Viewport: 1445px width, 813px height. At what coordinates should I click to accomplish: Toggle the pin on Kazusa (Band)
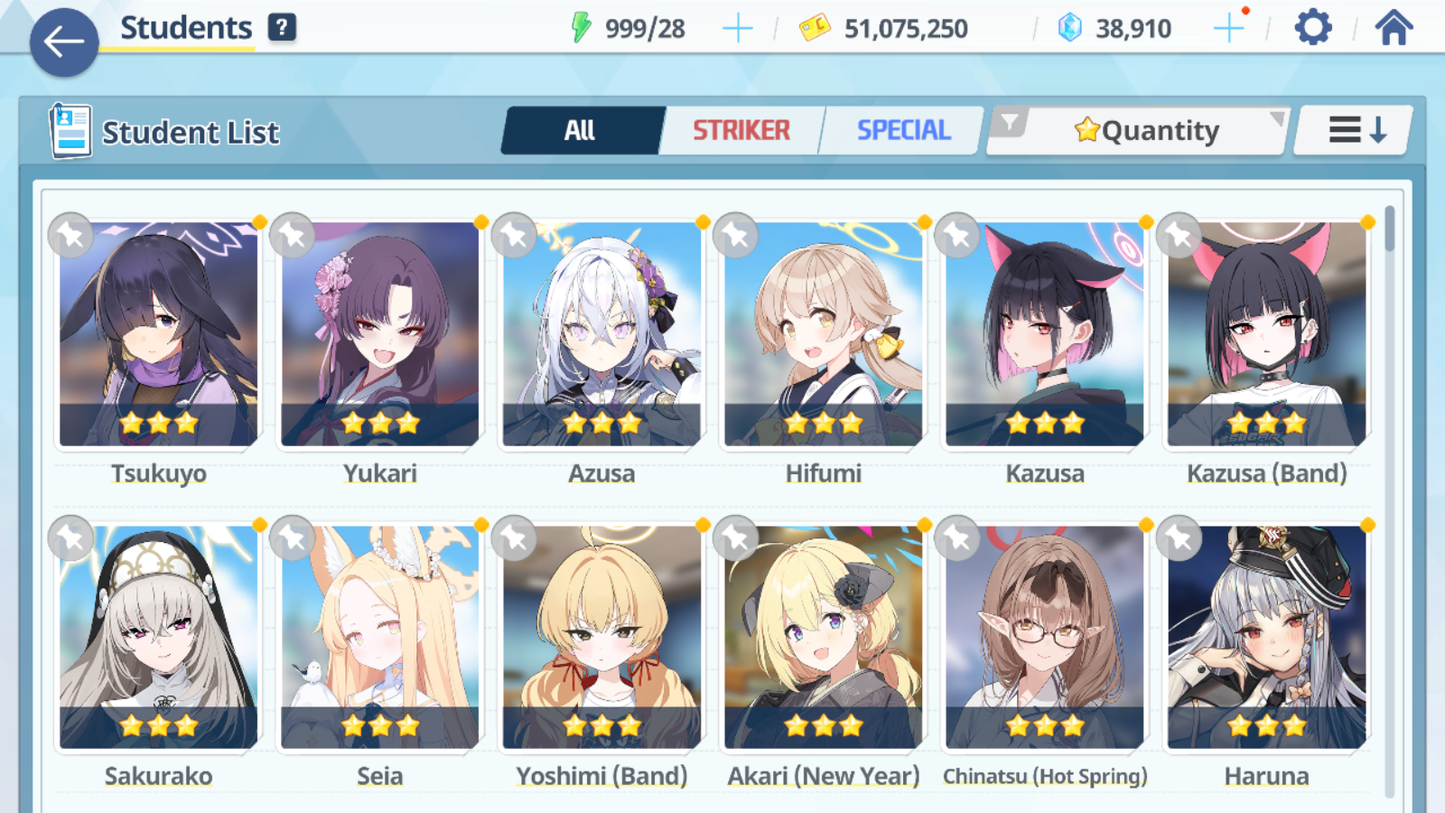(x=1178, y=235)
